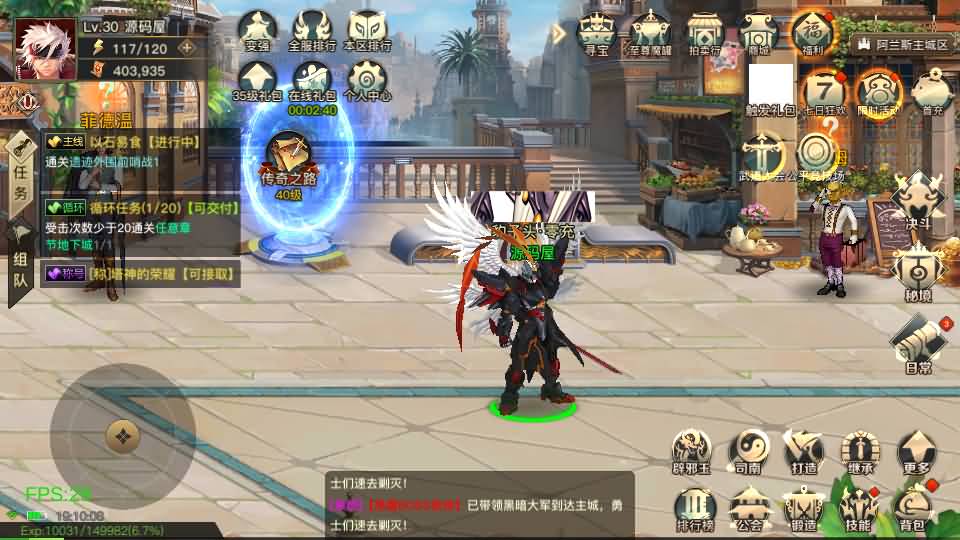Viewport: 960px width, 540px height.
Task: Open the 个人中心 personal center
Action: [366, 79]
